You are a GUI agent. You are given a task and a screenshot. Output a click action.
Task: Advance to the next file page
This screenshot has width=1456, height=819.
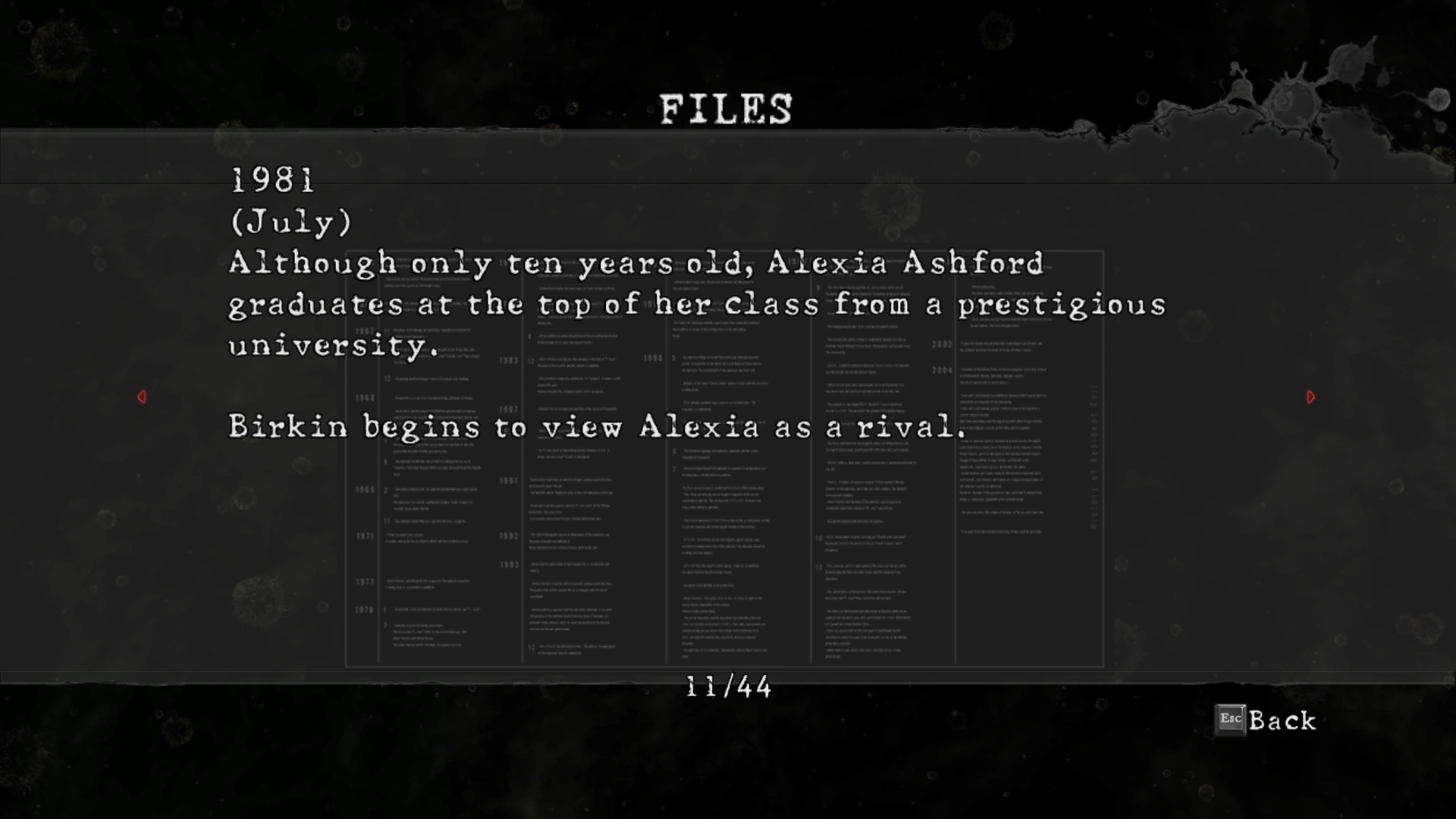point(1310,397)
